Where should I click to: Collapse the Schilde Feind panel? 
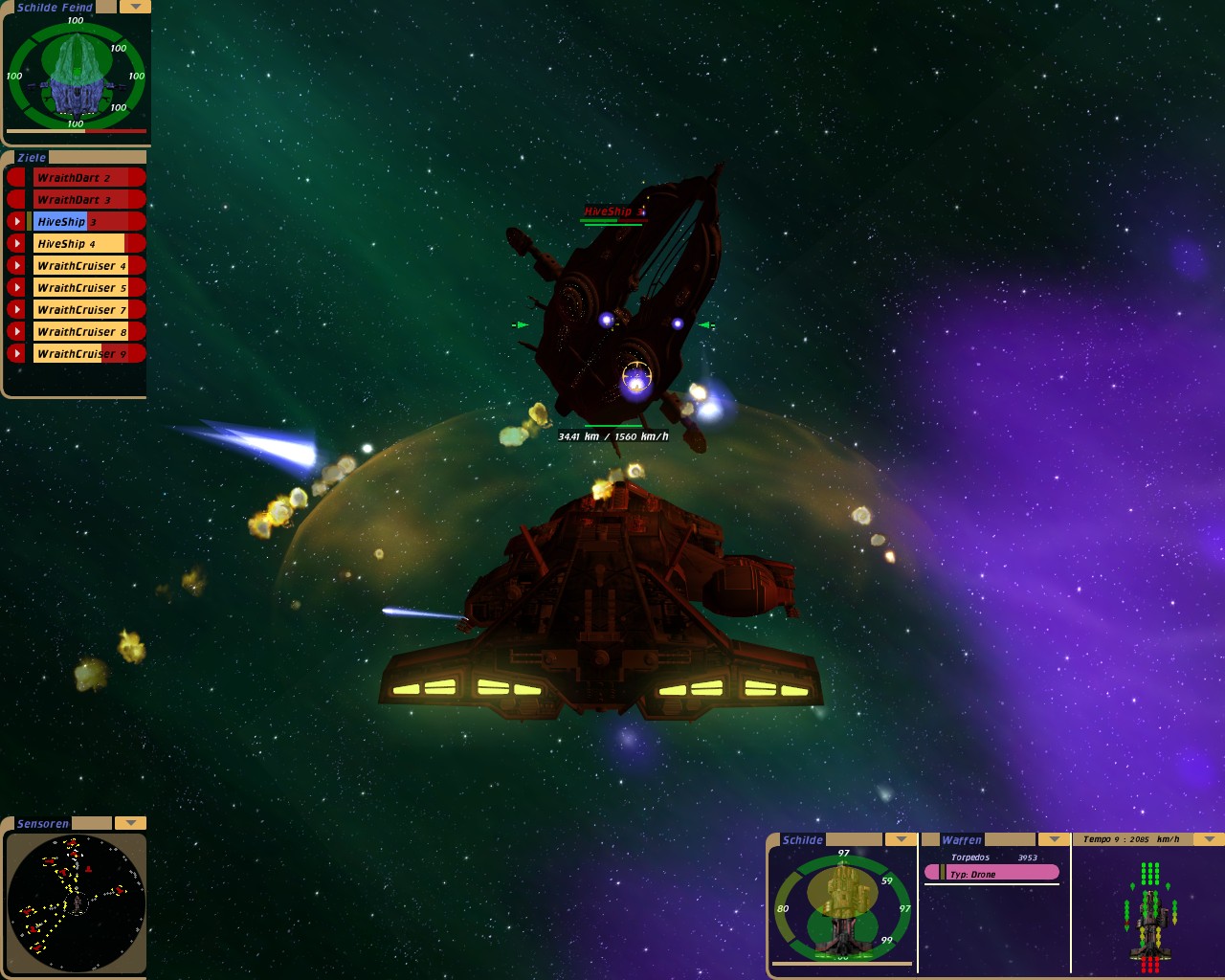[135, 7]
